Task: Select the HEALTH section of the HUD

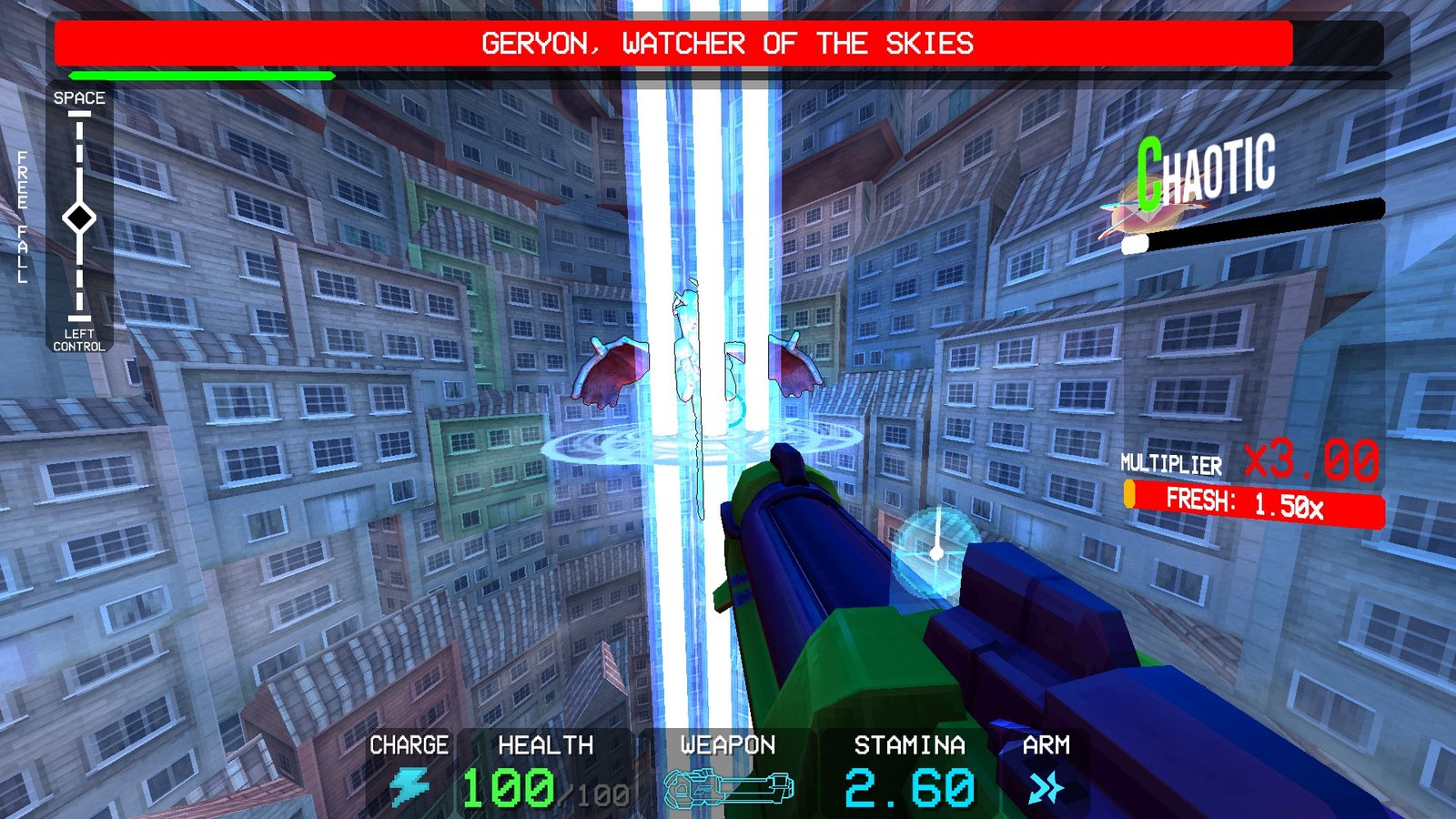Action: point(541,764)
